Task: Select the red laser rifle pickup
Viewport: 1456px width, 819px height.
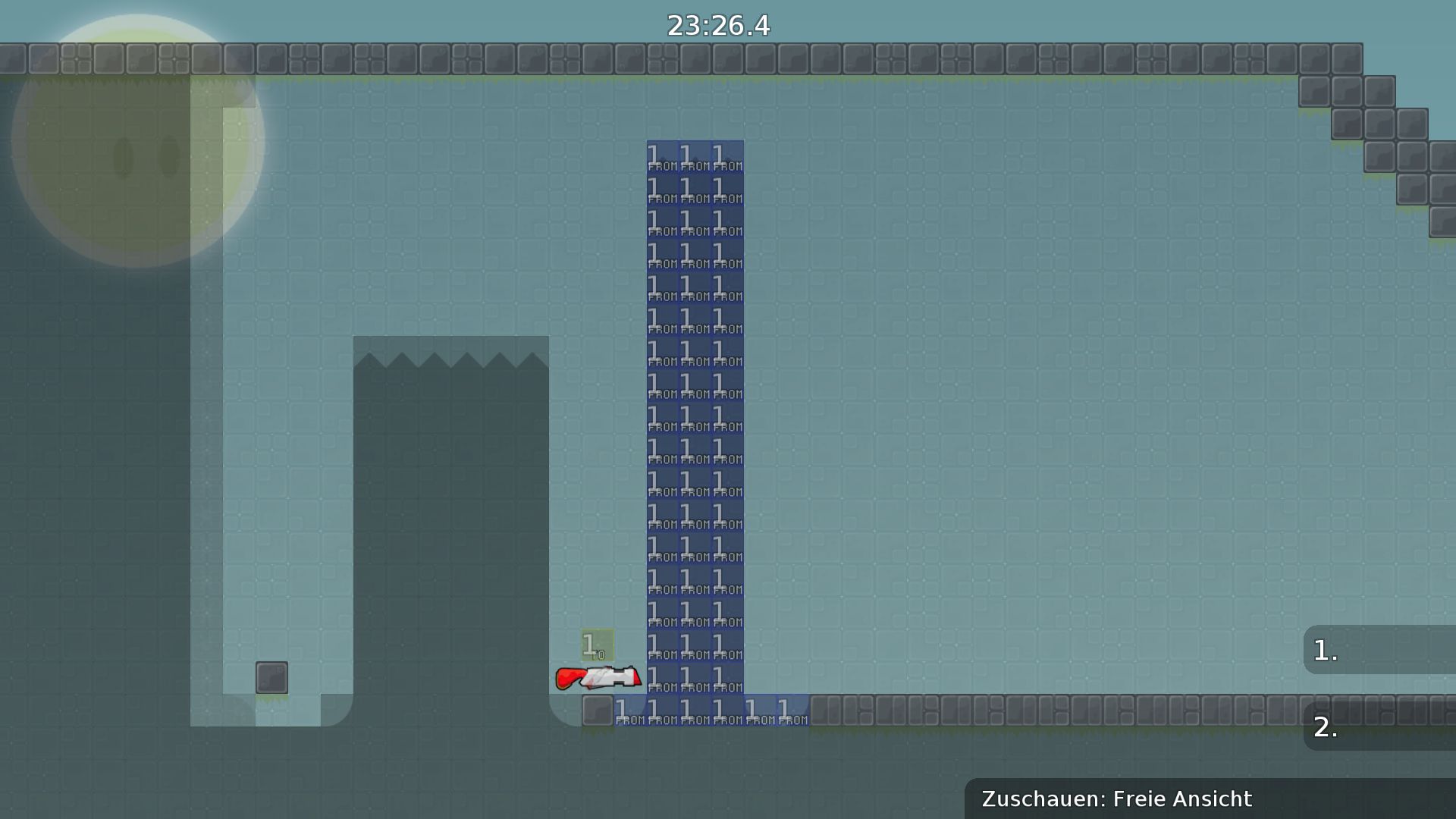Action: click(x=599, y=679)
